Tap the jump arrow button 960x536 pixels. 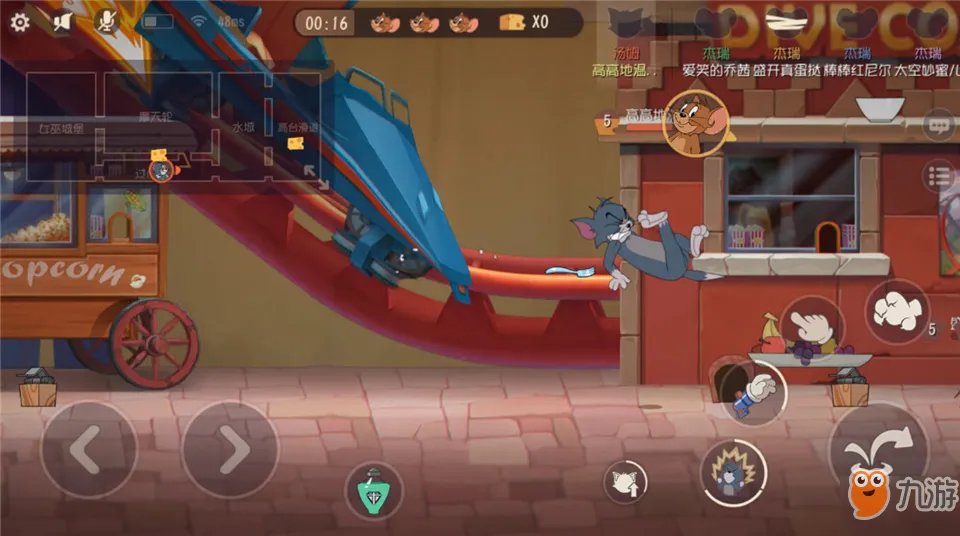[877, 452]
